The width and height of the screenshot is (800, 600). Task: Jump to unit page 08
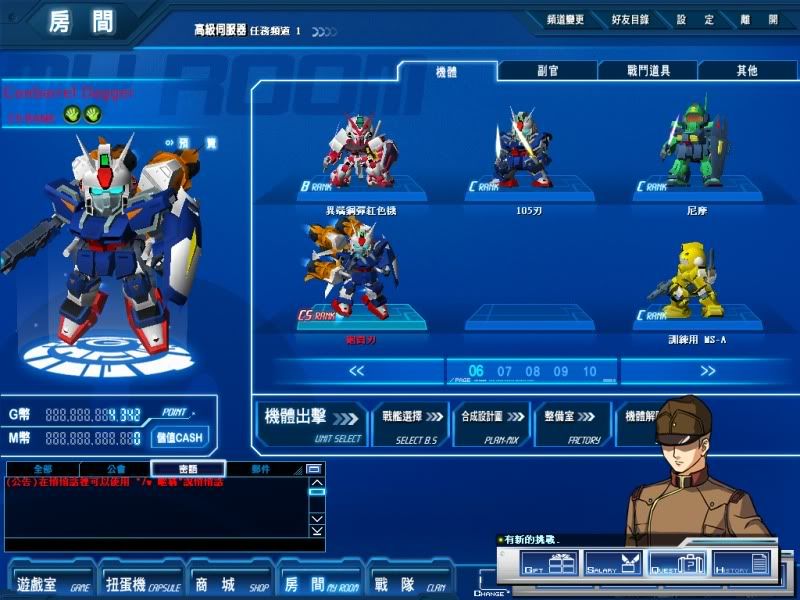pos(533,372)
